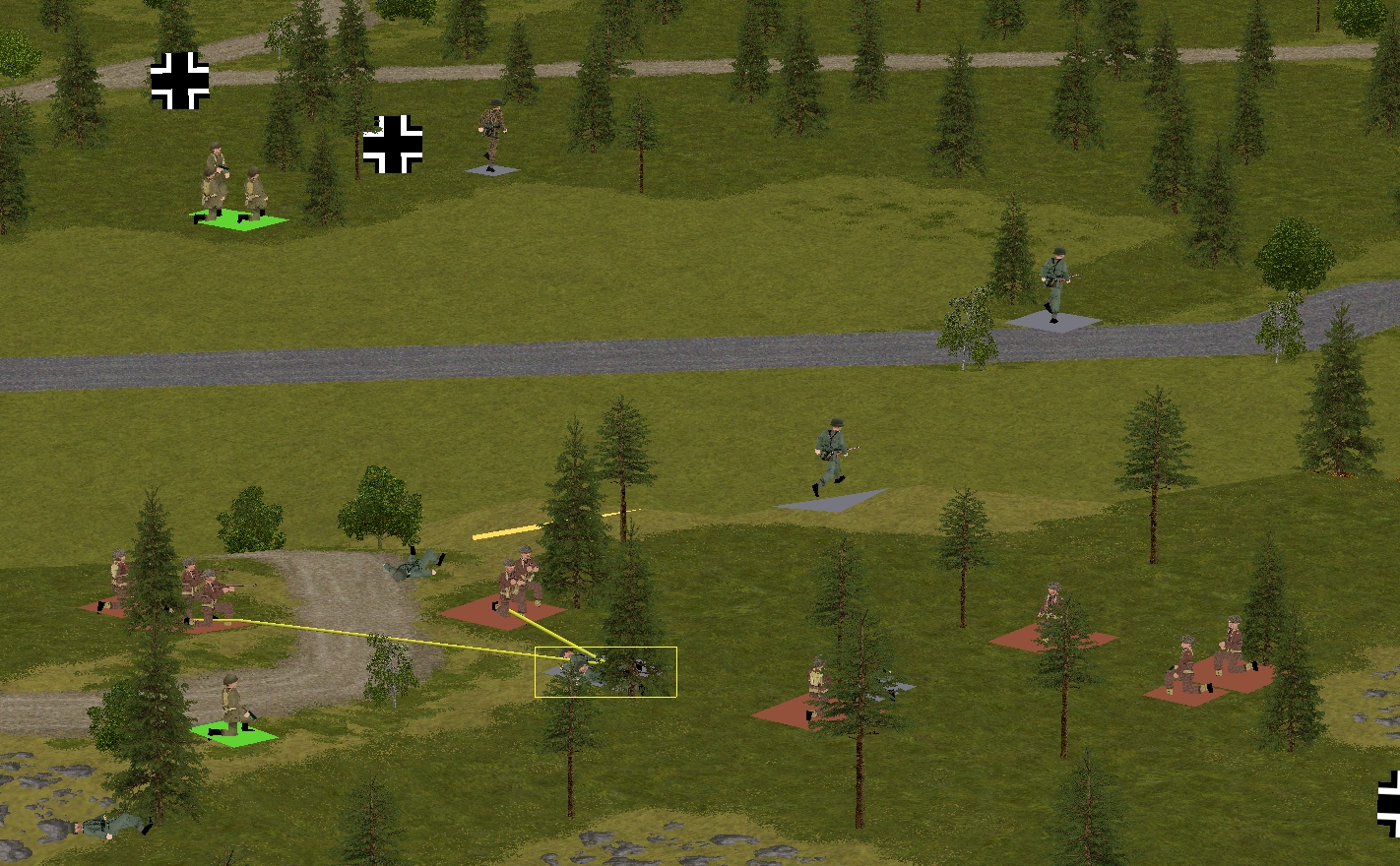The image size is (1400, 866).
Task: Select the camouflaged soldier on the small gray base
Action: pos(492,137)
